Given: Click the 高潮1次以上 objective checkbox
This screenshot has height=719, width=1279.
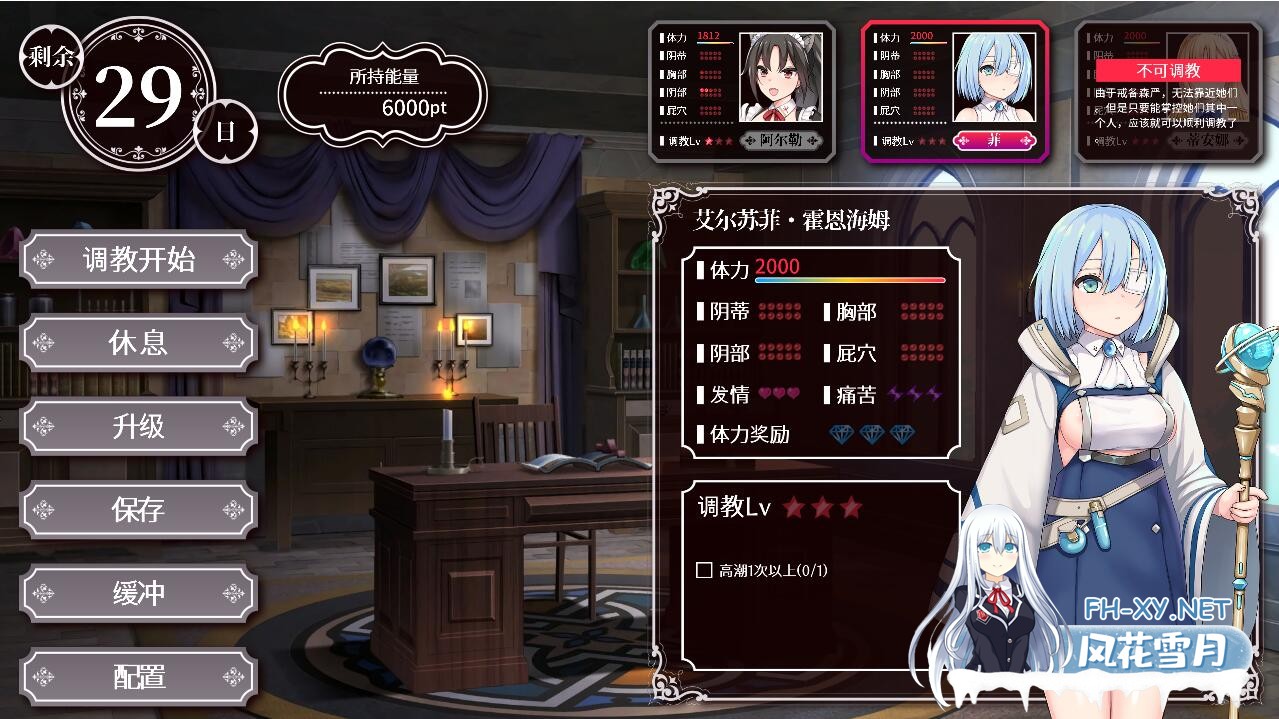Looking at the screenshot, I should [x=704, y=570].
